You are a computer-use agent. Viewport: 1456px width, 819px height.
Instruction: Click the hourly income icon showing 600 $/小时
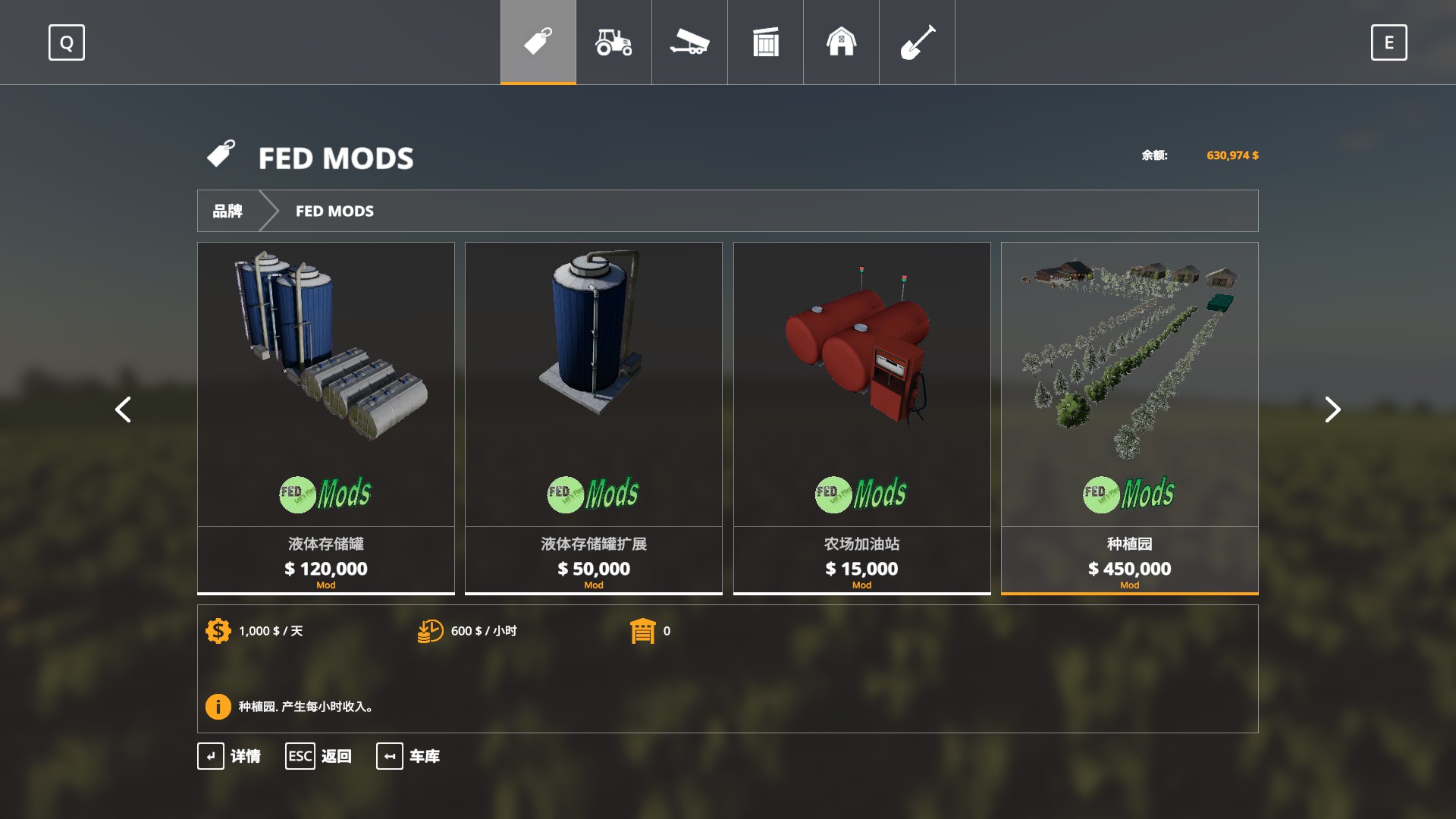pos(430,630)
